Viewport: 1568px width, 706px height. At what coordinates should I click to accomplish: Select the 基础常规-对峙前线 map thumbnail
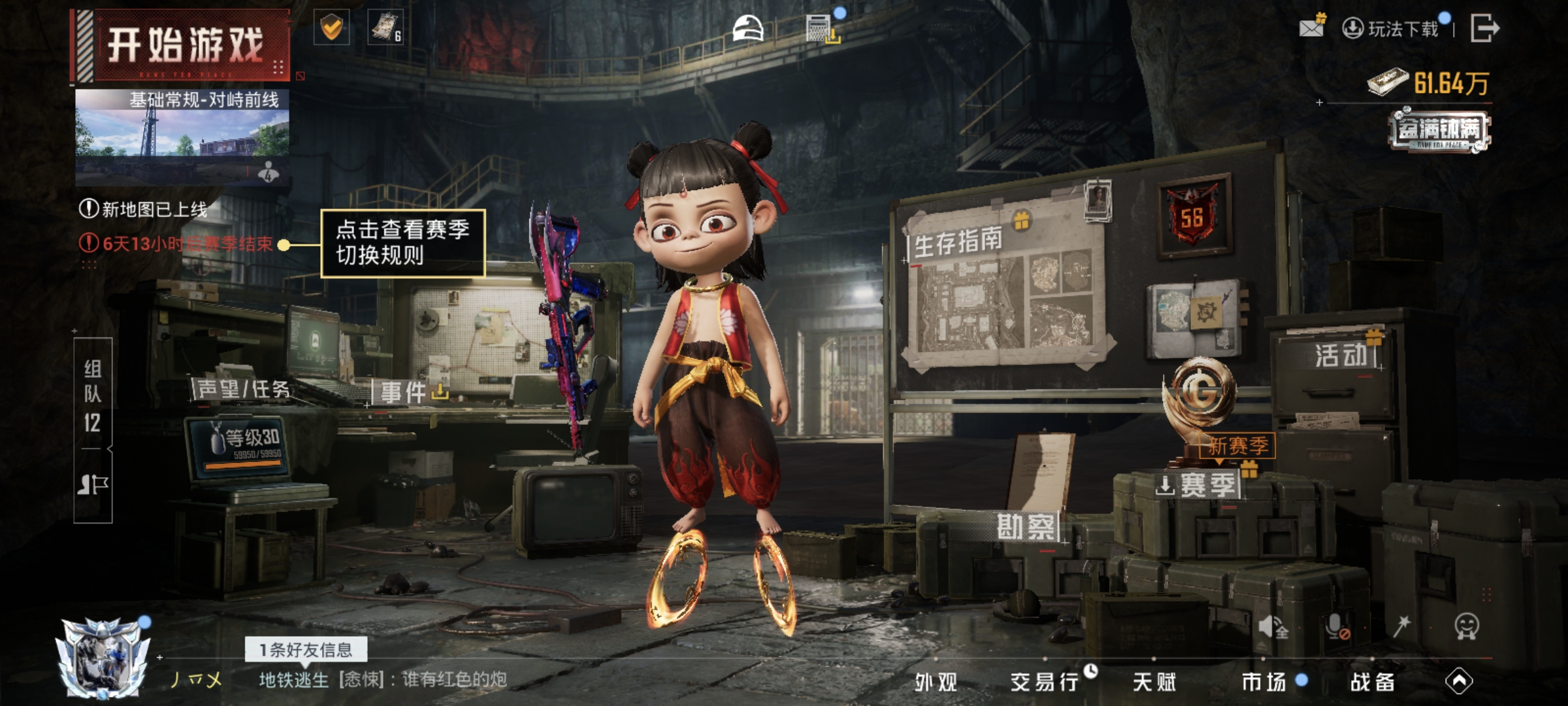[182, 136]
